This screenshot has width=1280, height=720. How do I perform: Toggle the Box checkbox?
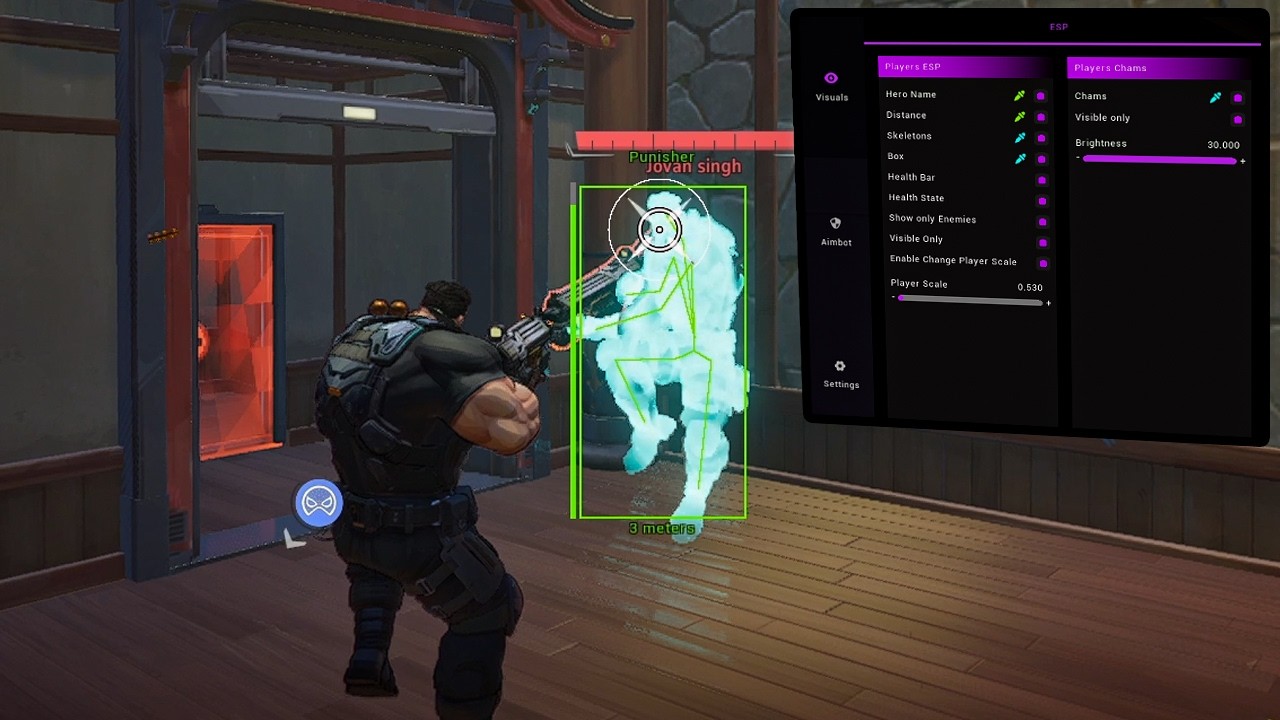1041,159
